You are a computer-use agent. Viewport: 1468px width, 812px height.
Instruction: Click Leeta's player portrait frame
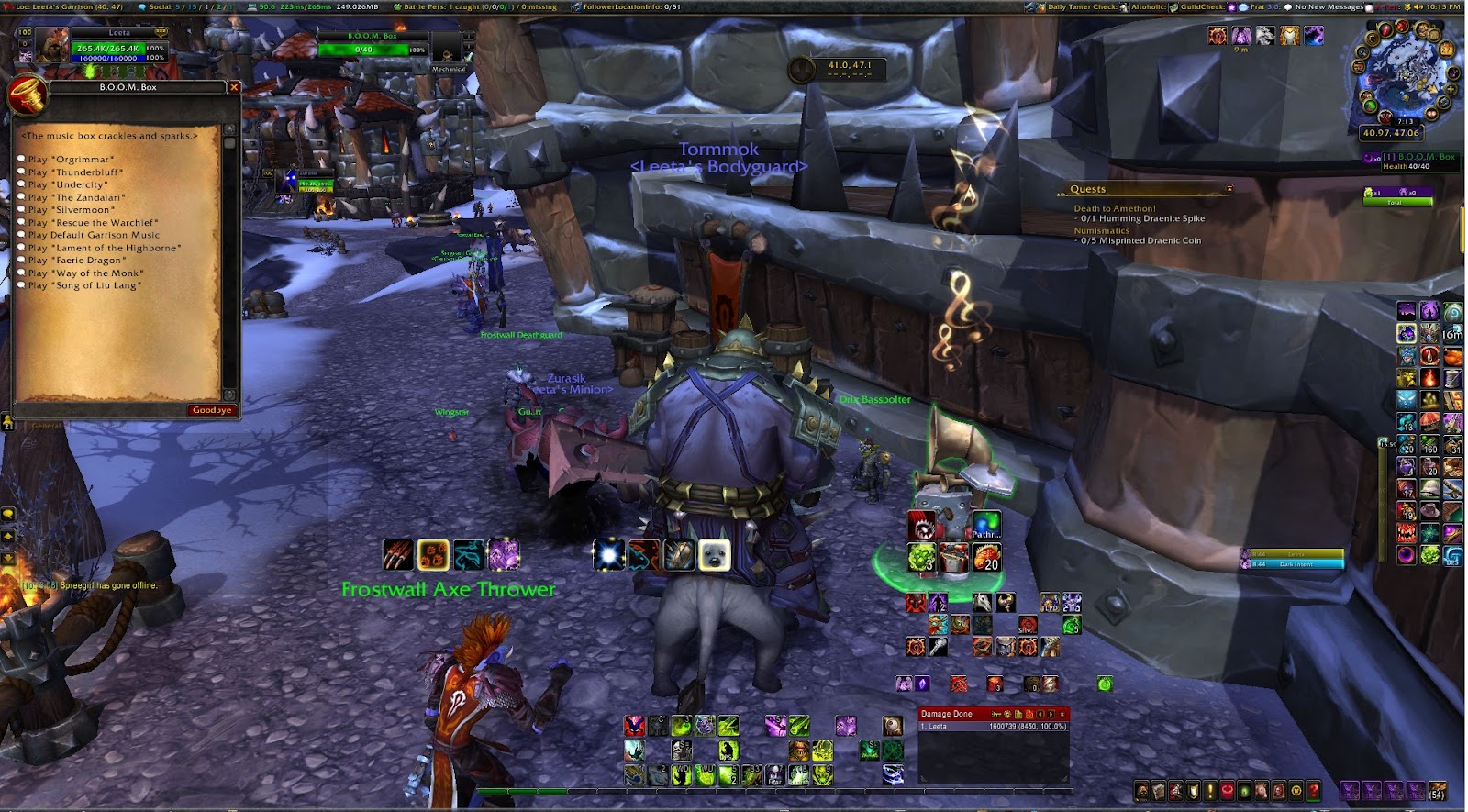pyautogui.click(x=52, y=46)
